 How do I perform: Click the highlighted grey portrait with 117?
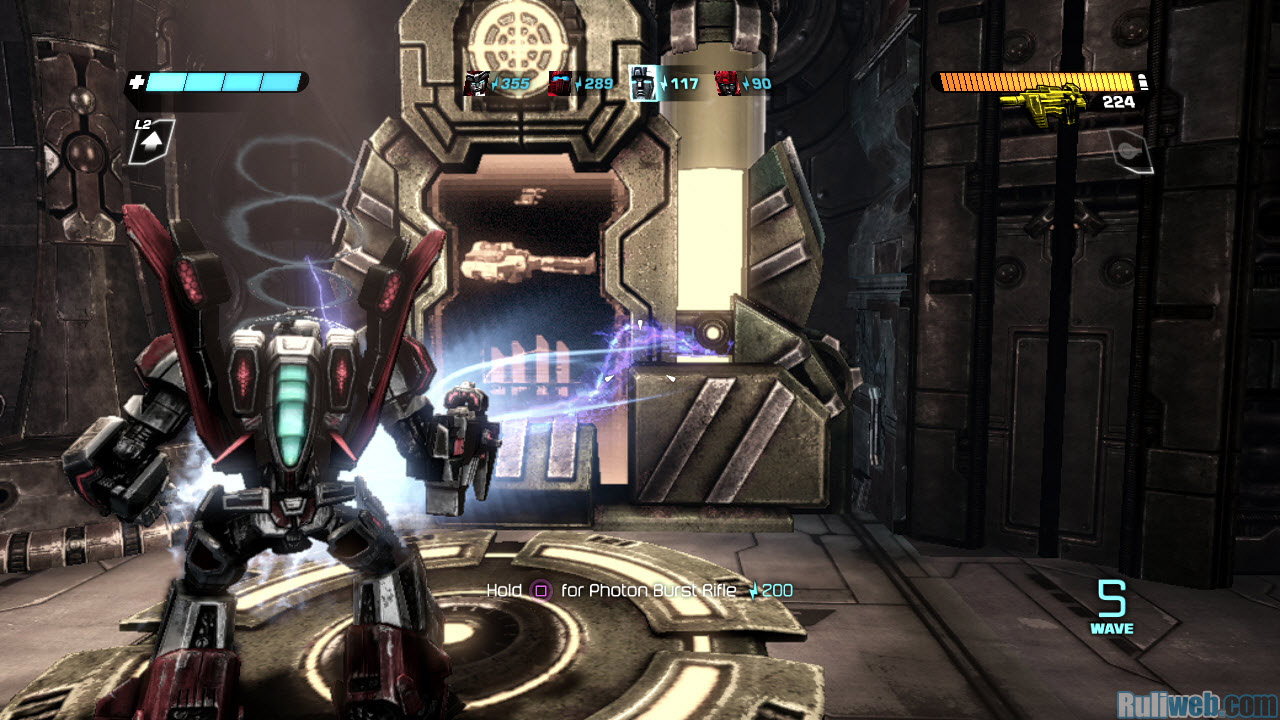[x=644, y=84]
